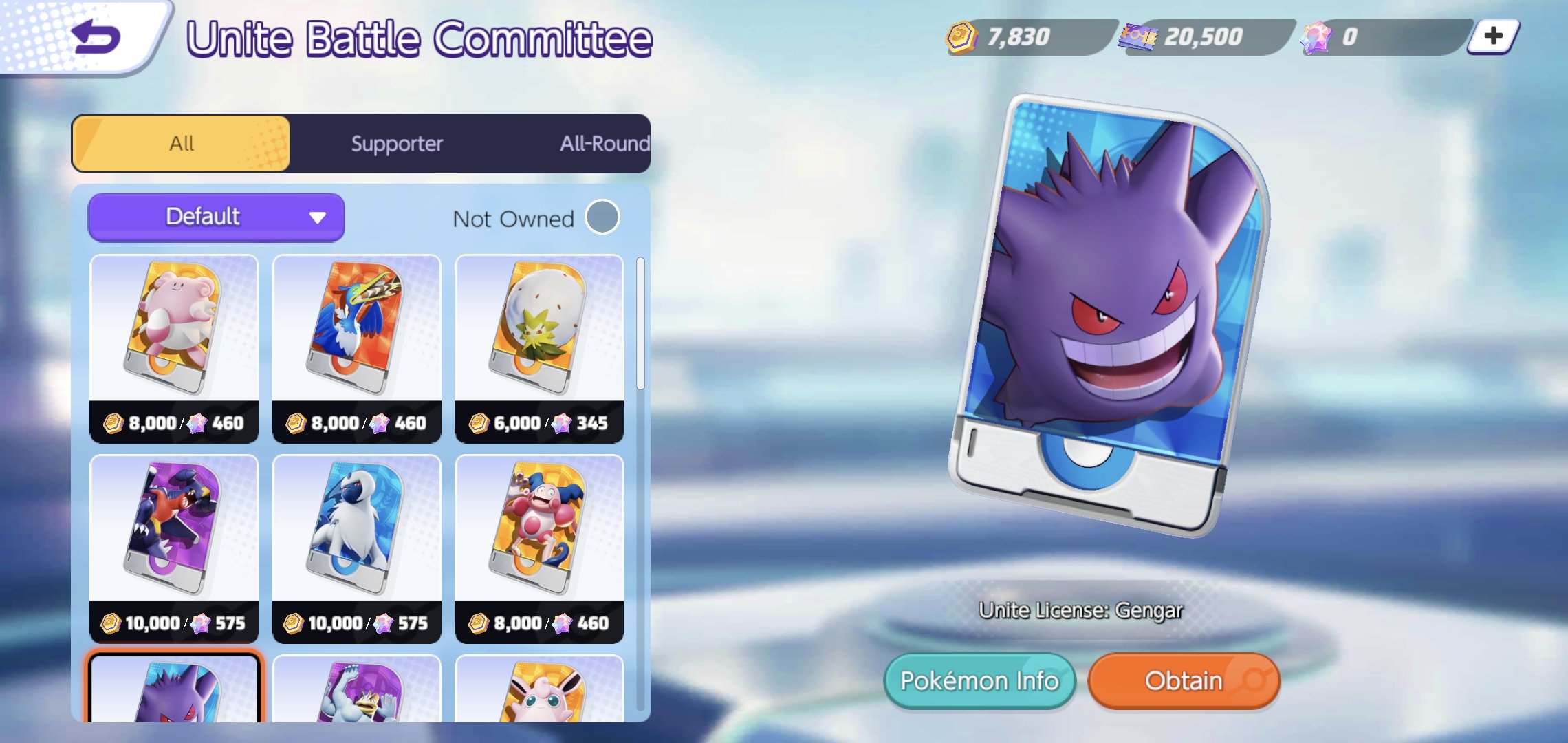
Task: Pick the Machamp license card
Action: click(x=356, y=690)
